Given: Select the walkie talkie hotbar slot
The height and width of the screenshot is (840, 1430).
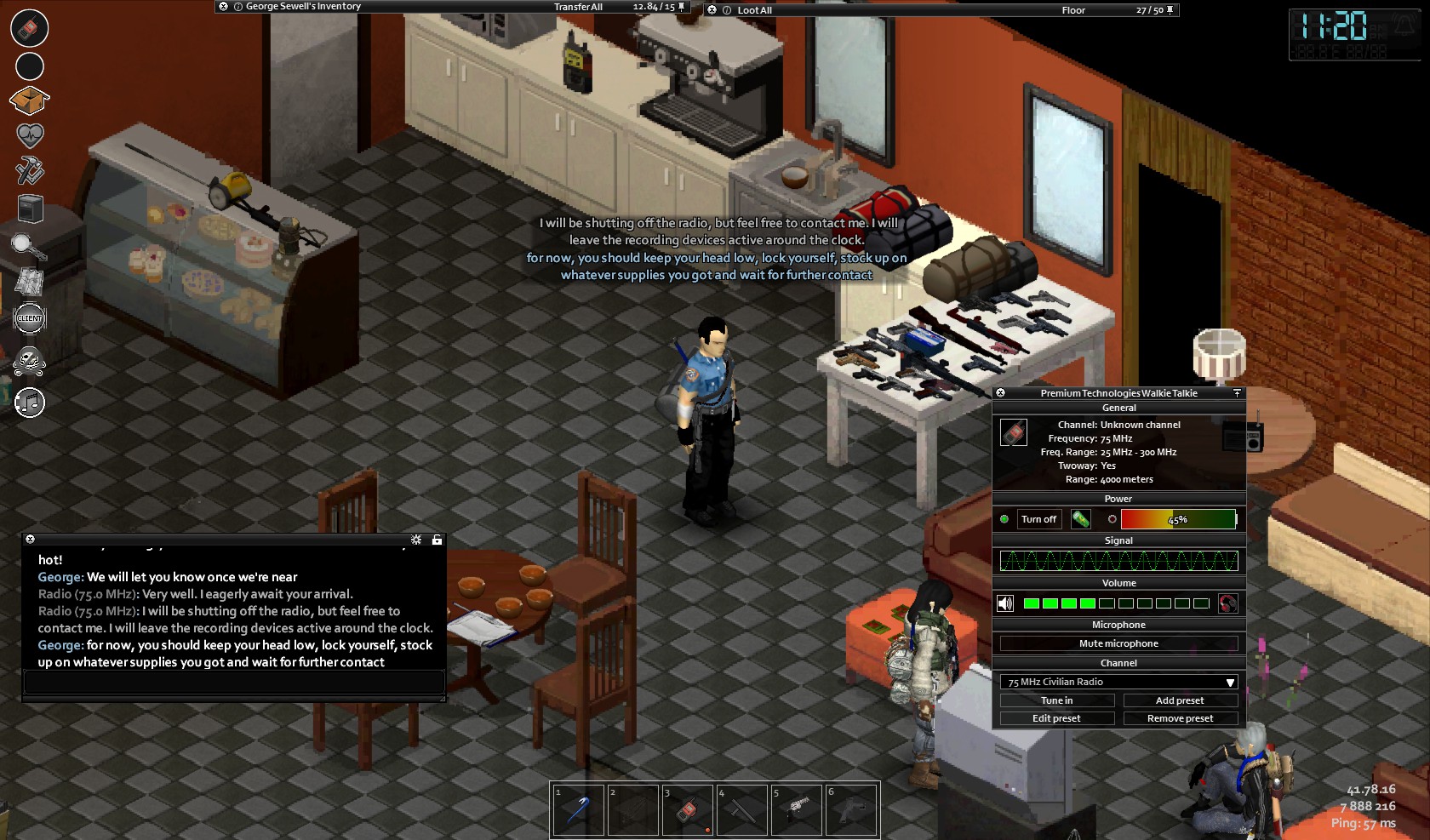Looking at the screenshot, I should tap(687, 809).
